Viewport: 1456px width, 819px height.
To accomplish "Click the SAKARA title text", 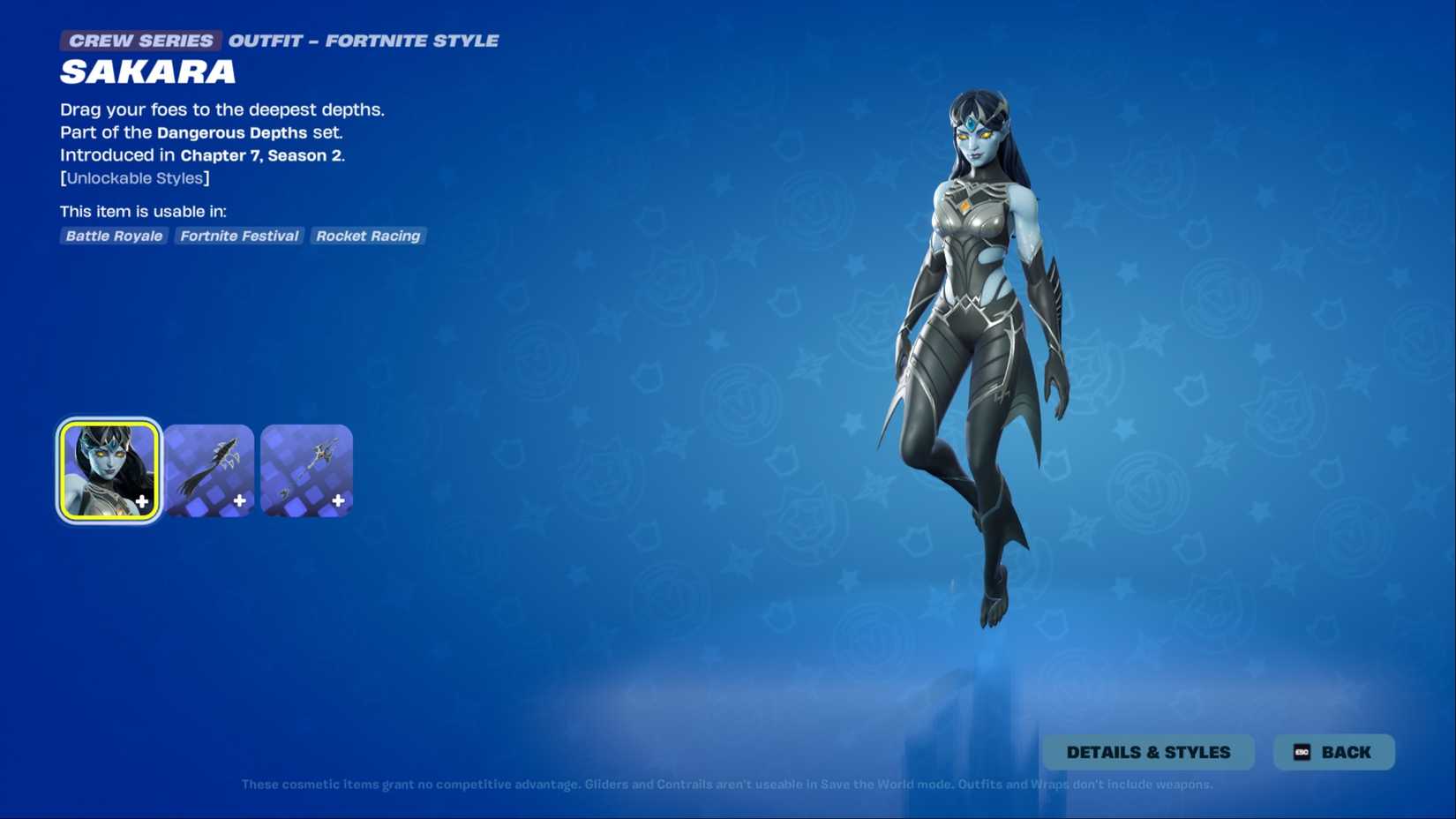I will 146,72.
